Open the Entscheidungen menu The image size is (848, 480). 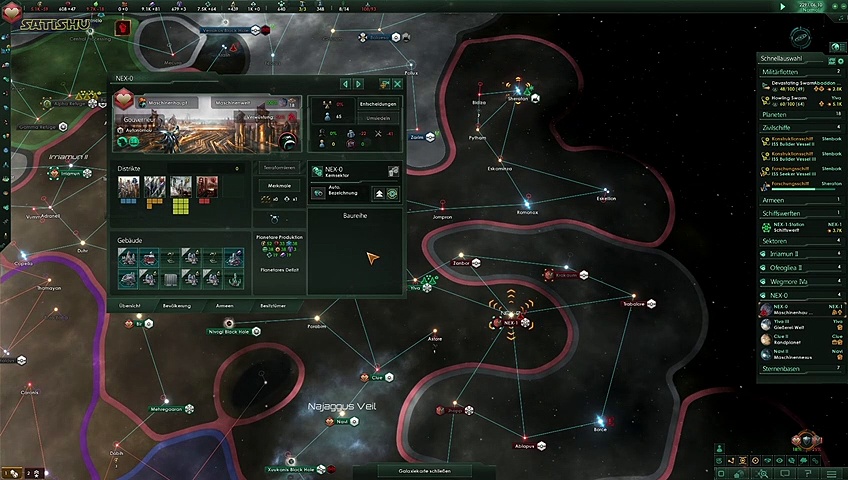pyautogui.click(x=379, y=103)
